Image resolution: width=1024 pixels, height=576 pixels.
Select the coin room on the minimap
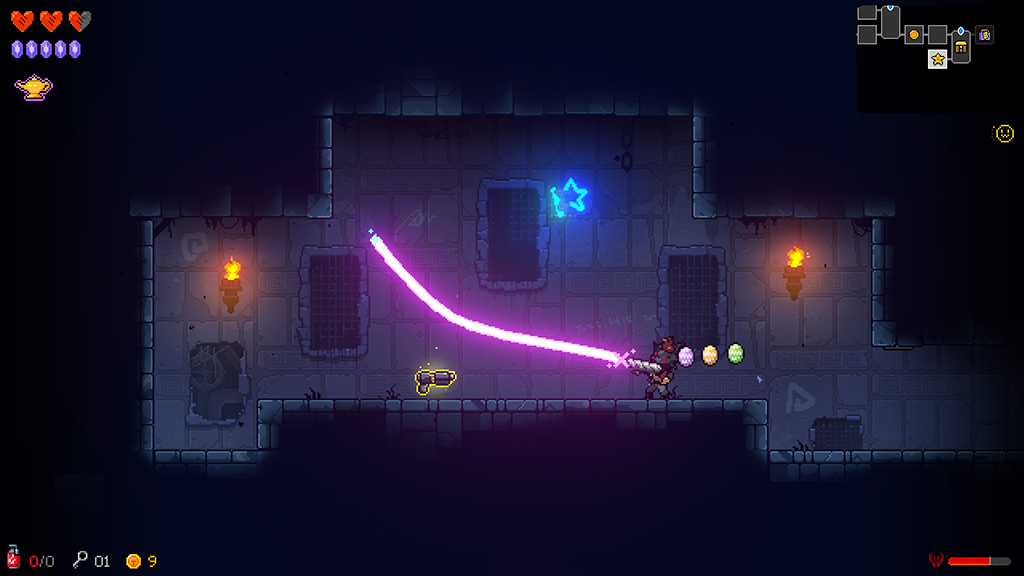(x=913, y=36)
